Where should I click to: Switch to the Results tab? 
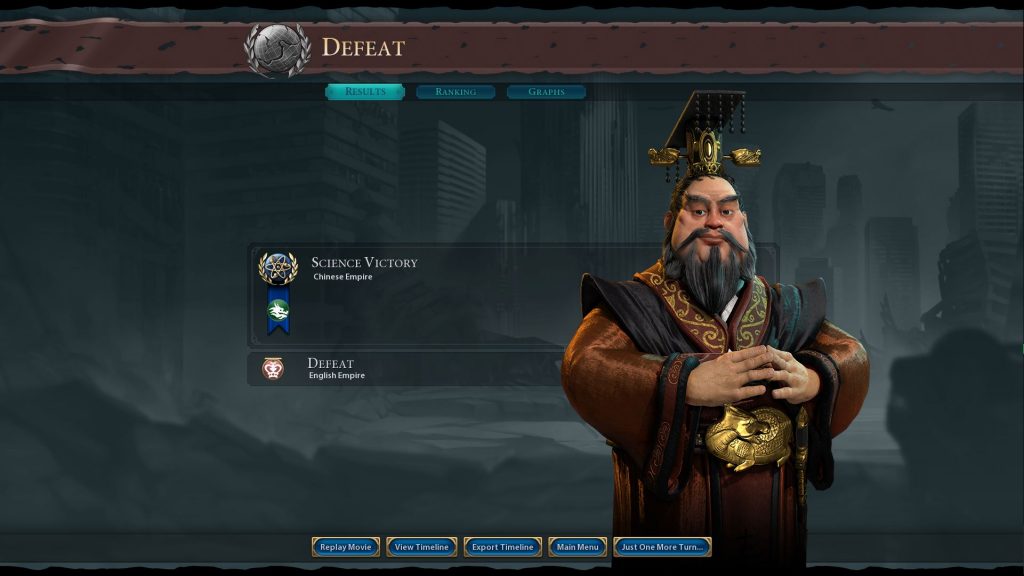[365, 92]
